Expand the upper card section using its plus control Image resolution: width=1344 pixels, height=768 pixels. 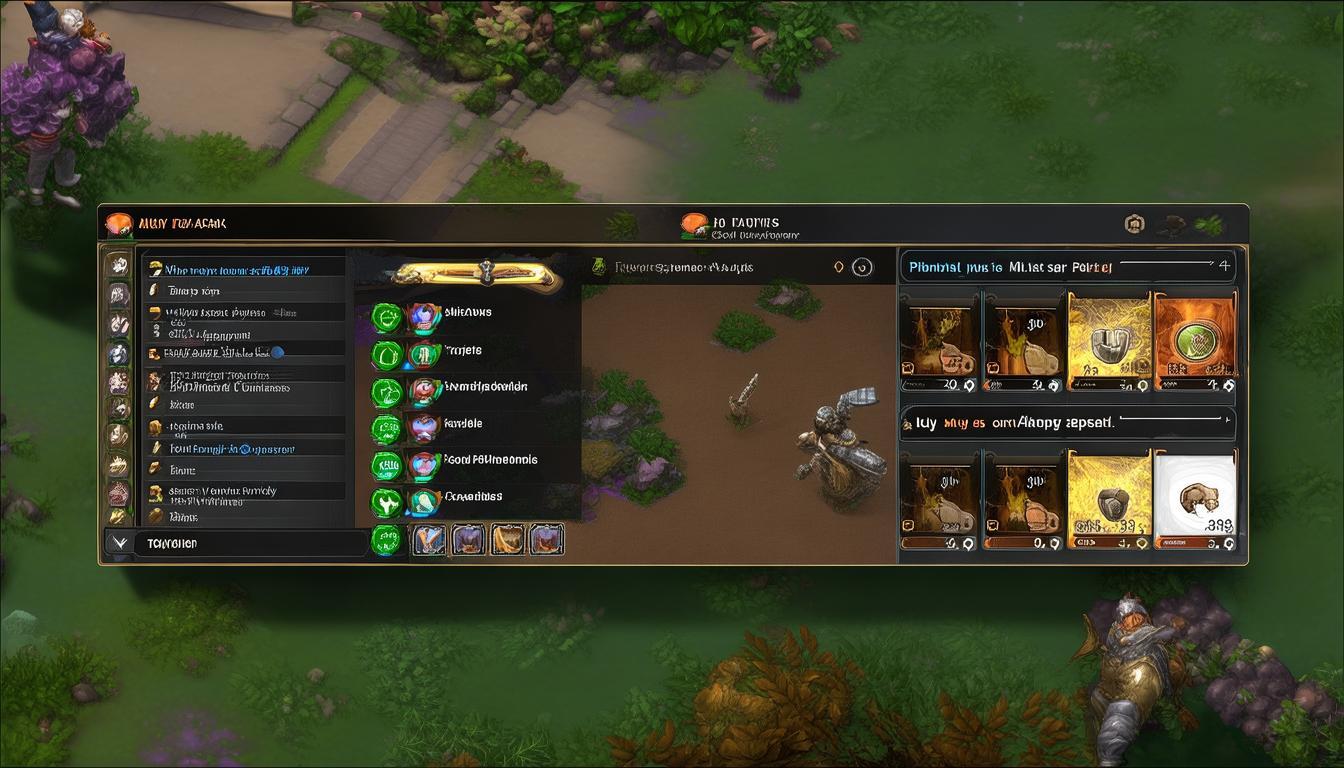pyautogui.click(x=1224, y=266)
